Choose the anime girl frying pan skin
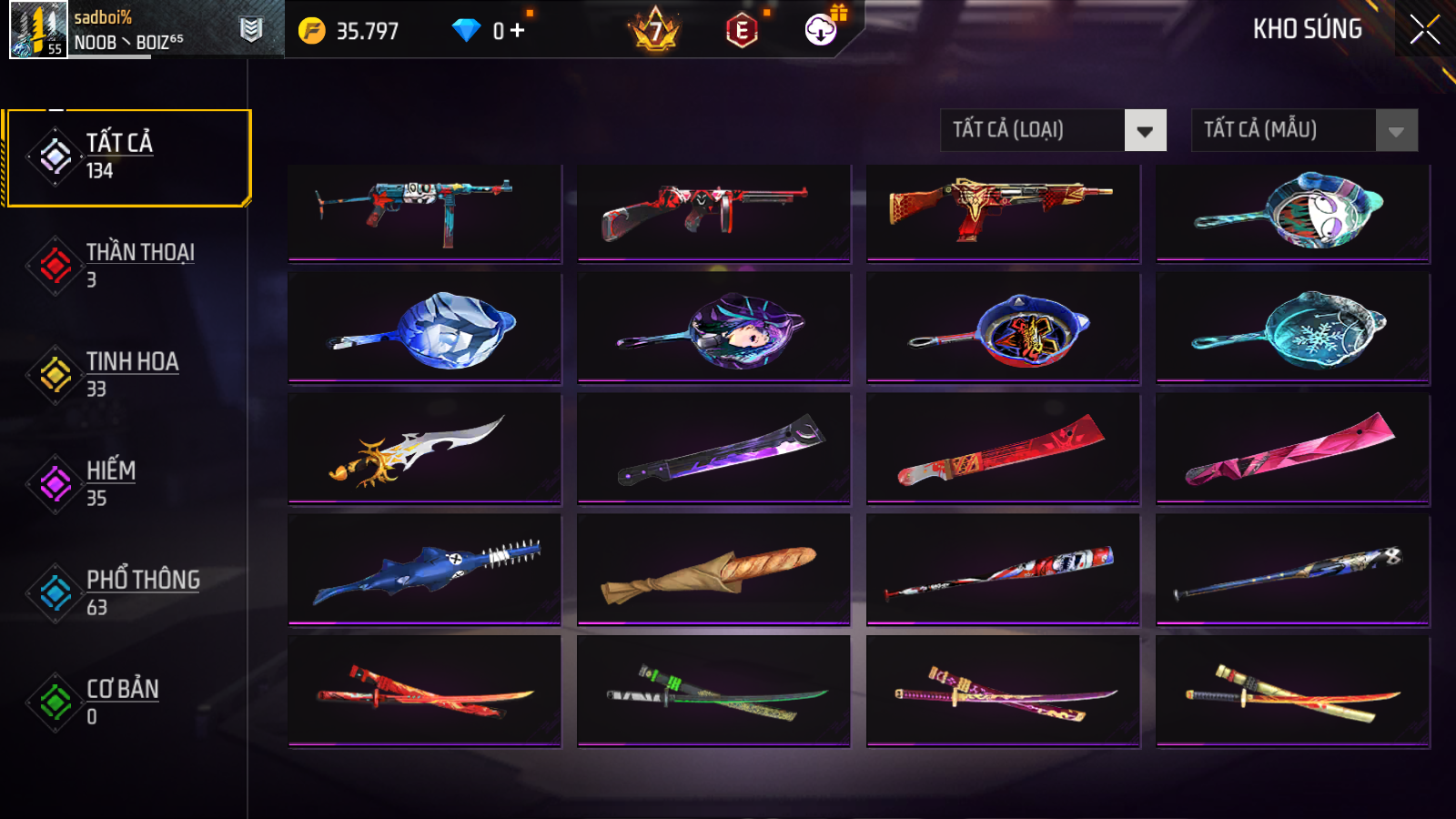 pos(713,328)
